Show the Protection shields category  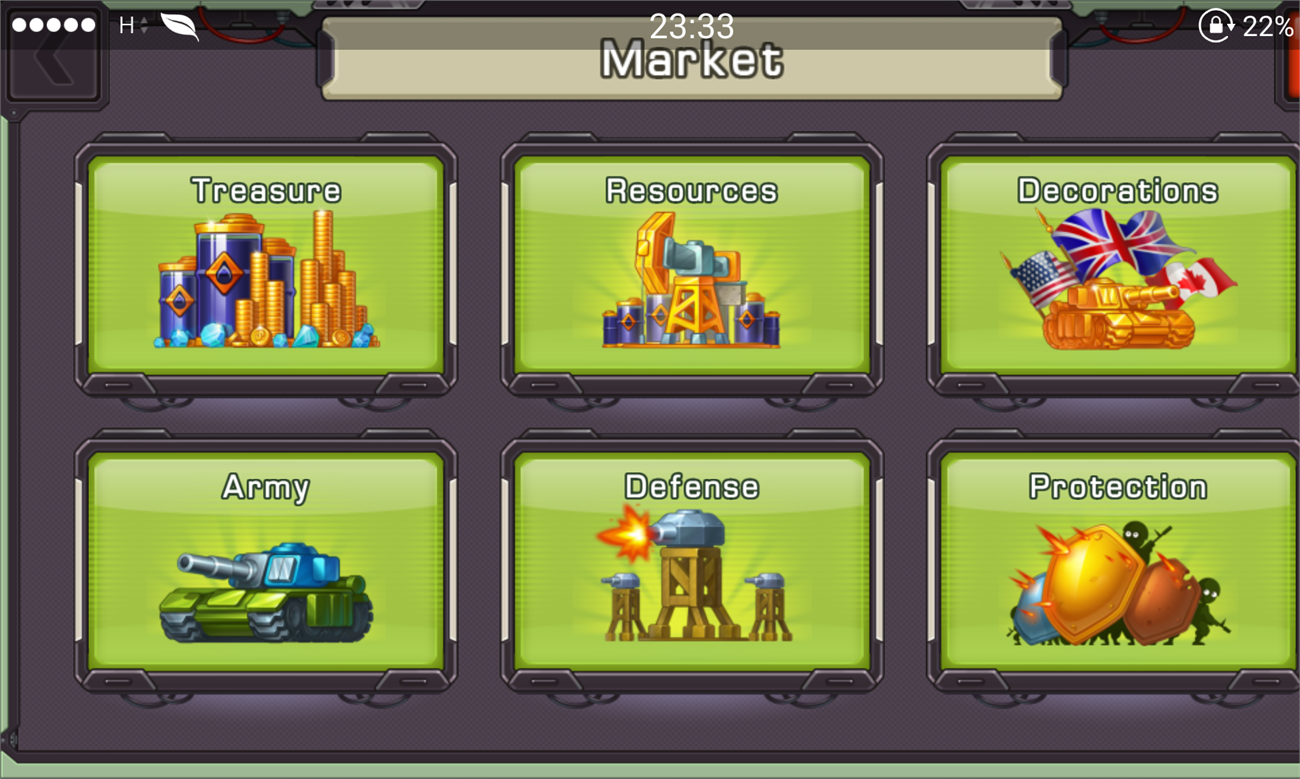(x=1117, y=561)
